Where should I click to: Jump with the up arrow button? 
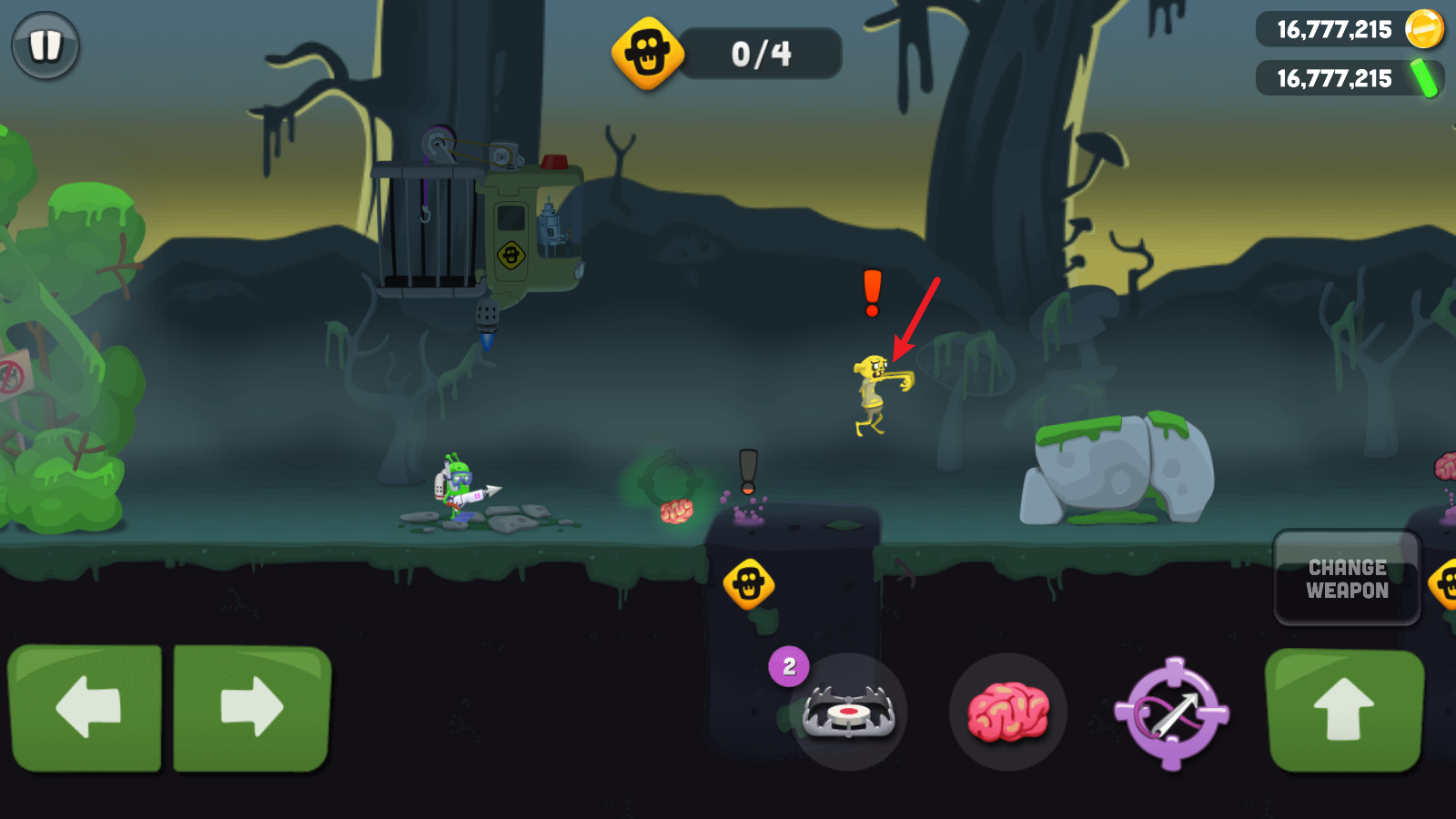[x=1344, y=710]
